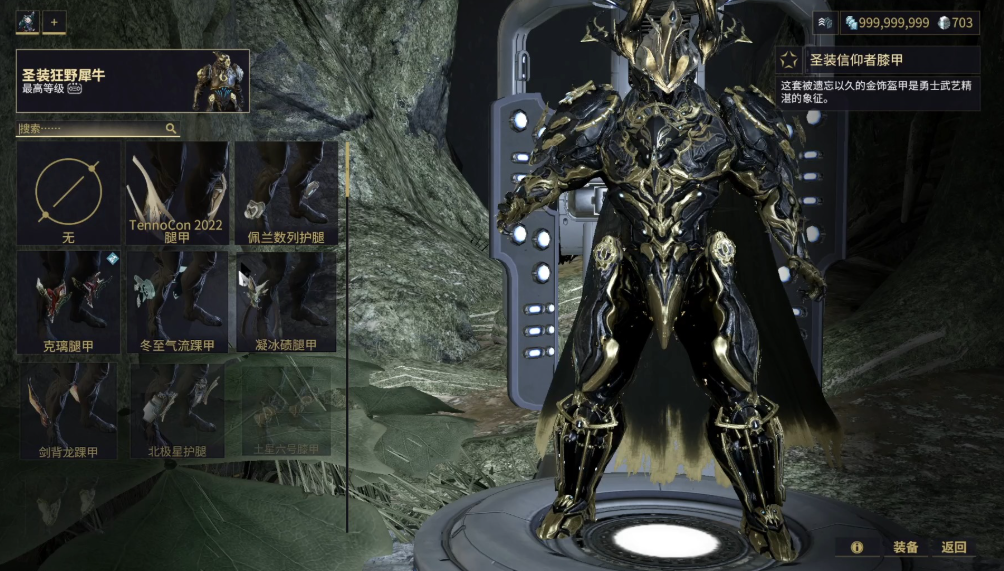Go back with the 返回 button
The image size is (1004, 571).
954,547
